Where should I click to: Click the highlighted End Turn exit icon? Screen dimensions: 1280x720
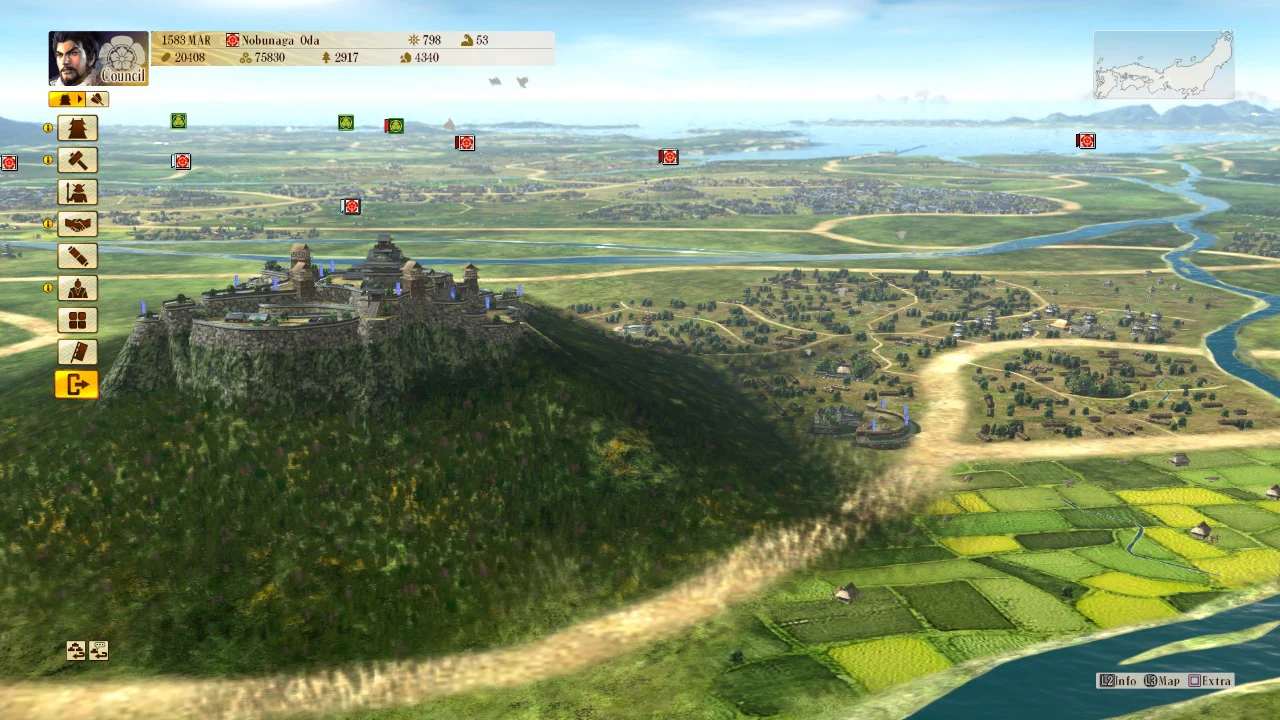[x=77, y=384]
